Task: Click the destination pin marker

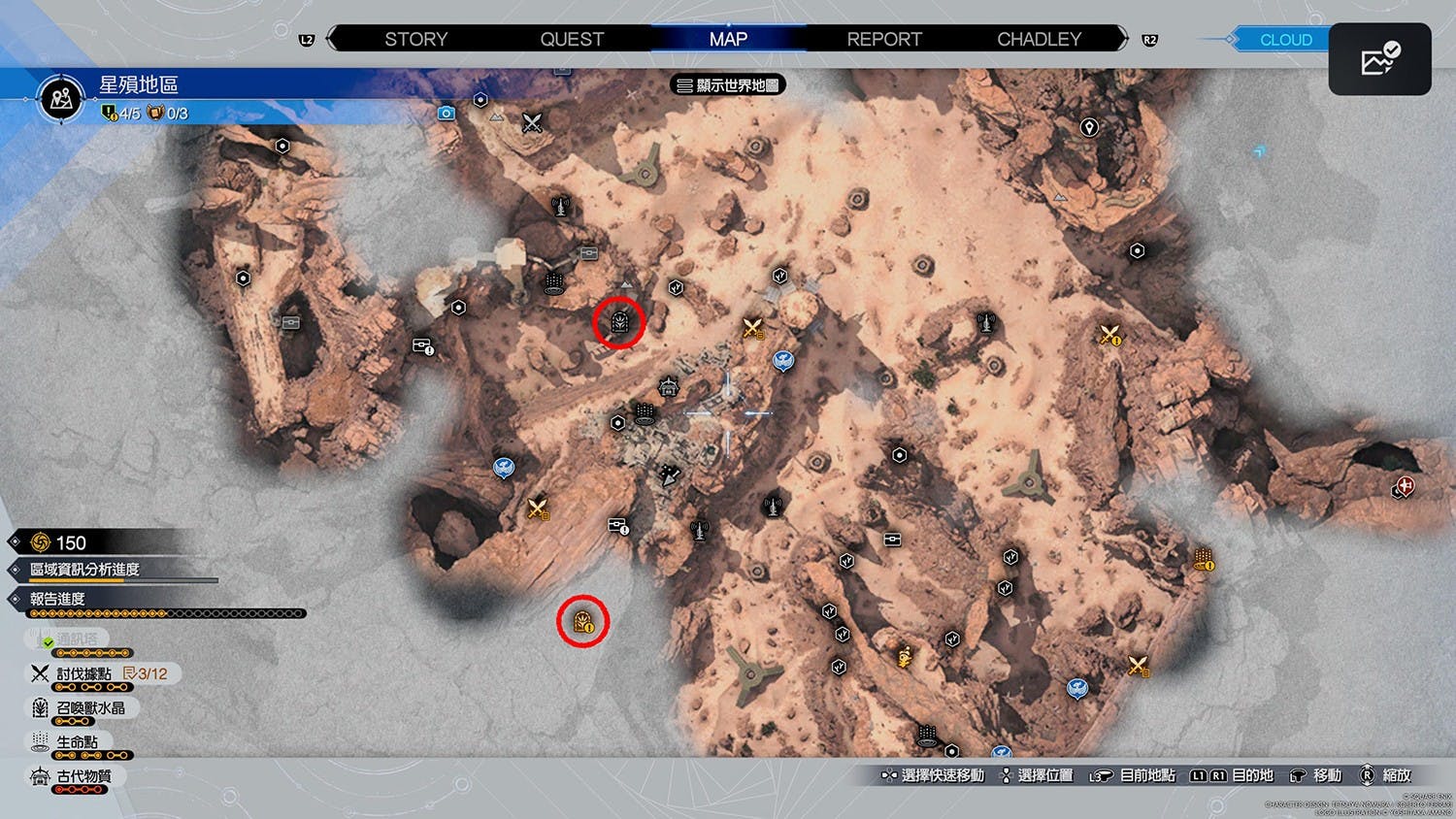Action: click(x=1089, y=127)
